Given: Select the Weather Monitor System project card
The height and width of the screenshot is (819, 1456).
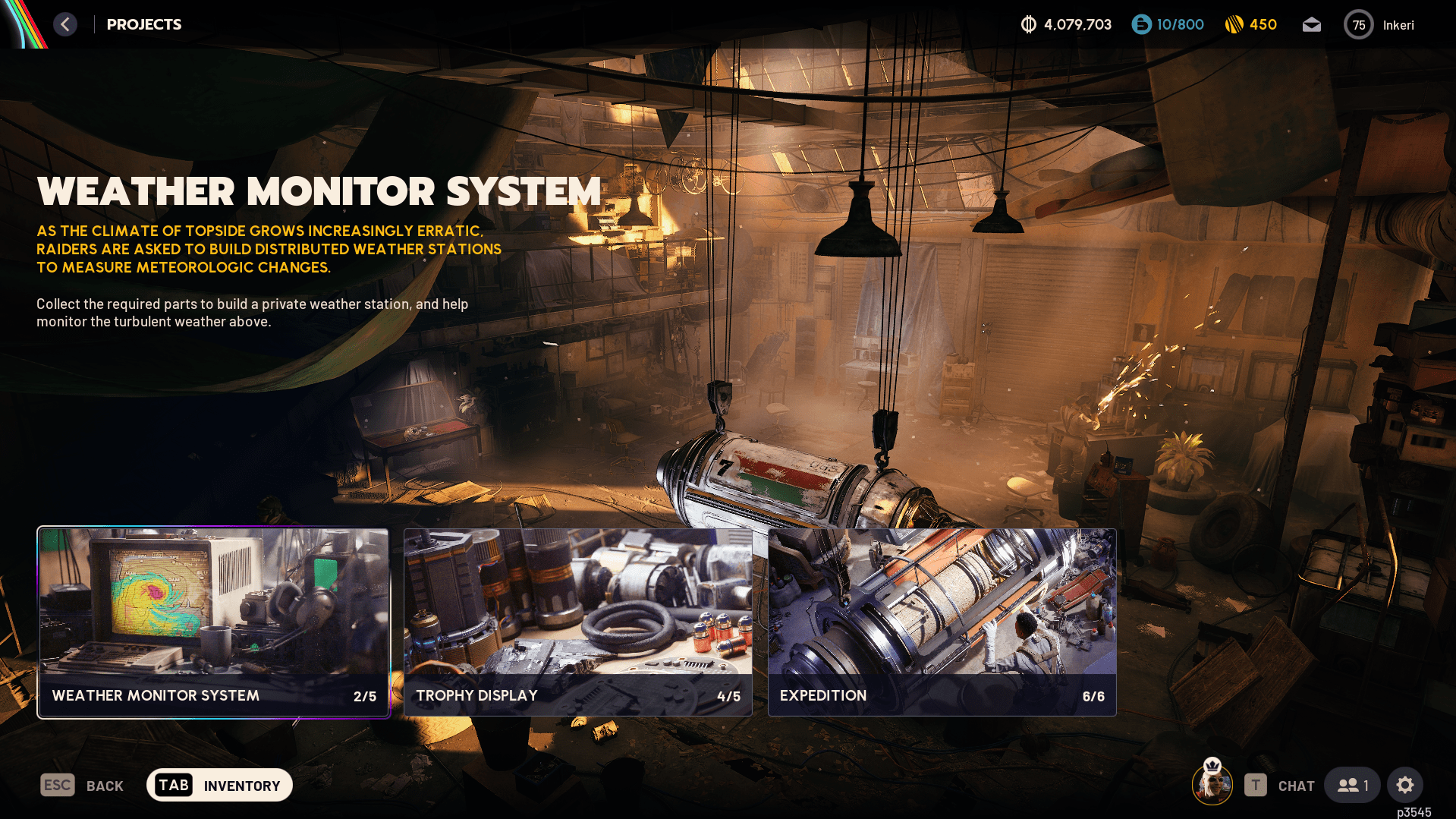Looking at the screenshot, I should click(213, 622).
